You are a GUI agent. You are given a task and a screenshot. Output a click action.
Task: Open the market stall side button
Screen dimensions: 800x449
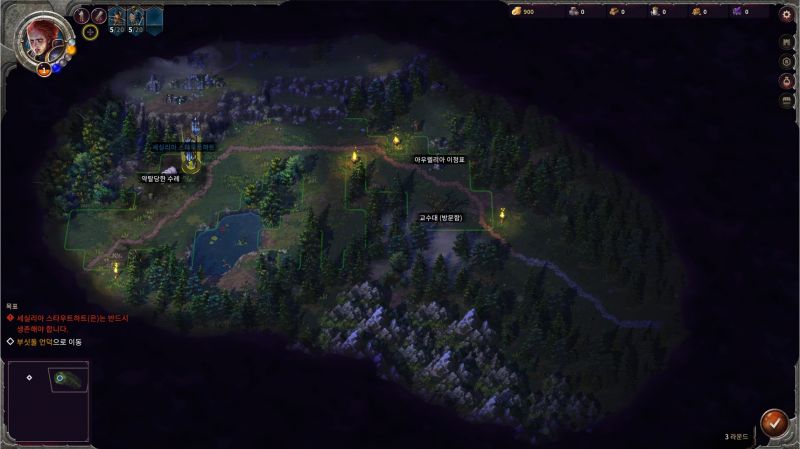(786, 100)
